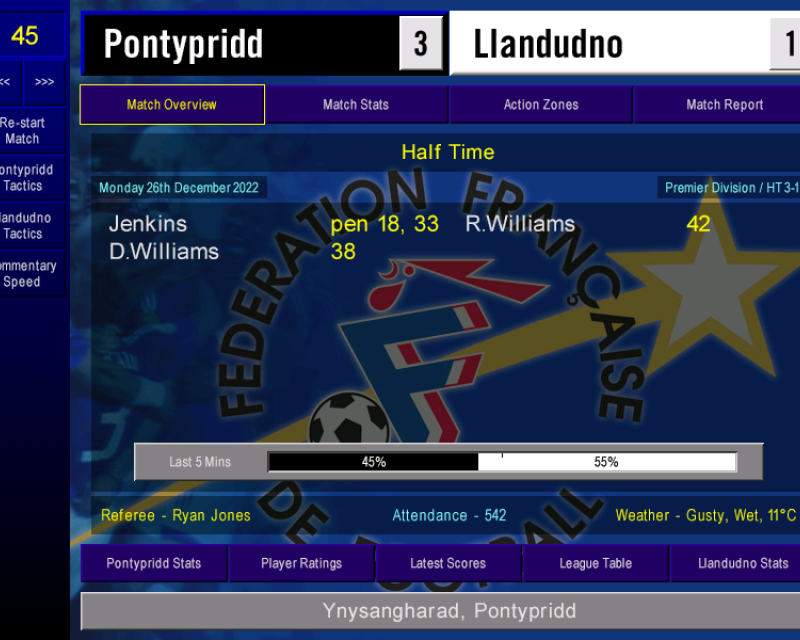Switch to the Match Overview tab
The height and width of the screenshot is (640, 800).
click(x=172, y=105)
